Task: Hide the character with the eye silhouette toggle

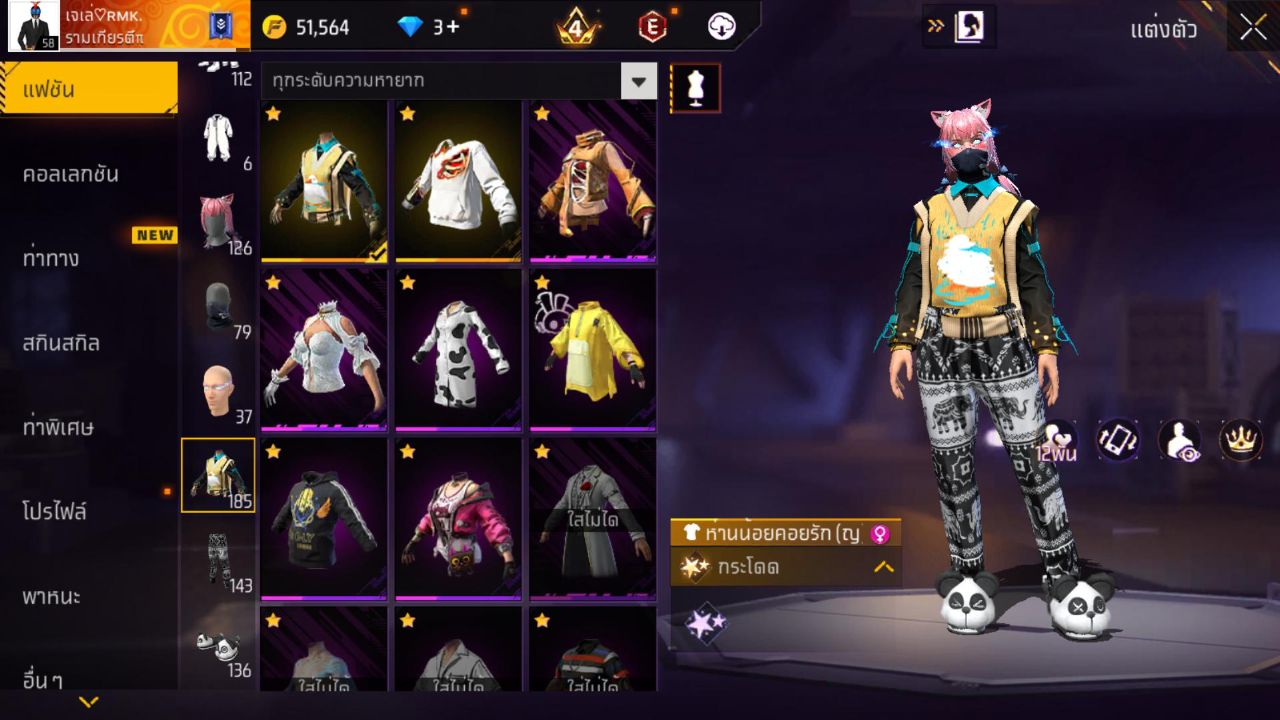Action: [x=1179, y=442]
